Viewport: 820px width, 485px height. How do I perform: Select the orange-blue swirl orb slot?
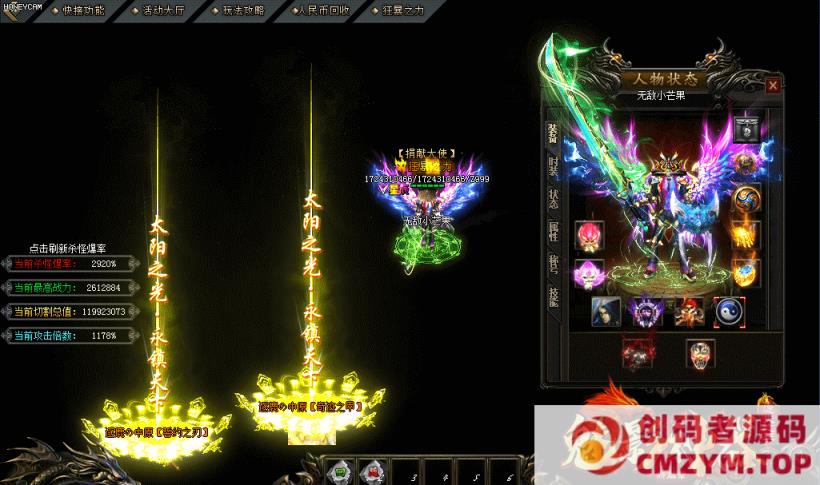(x=744, y=198)
